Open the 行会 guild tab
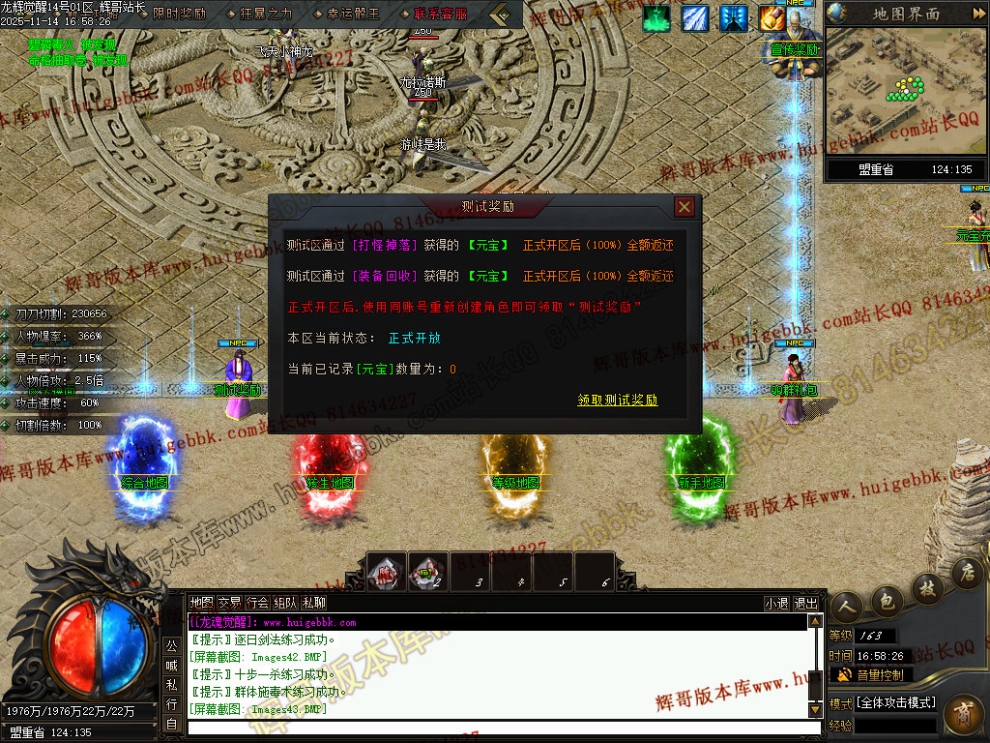 258,603
